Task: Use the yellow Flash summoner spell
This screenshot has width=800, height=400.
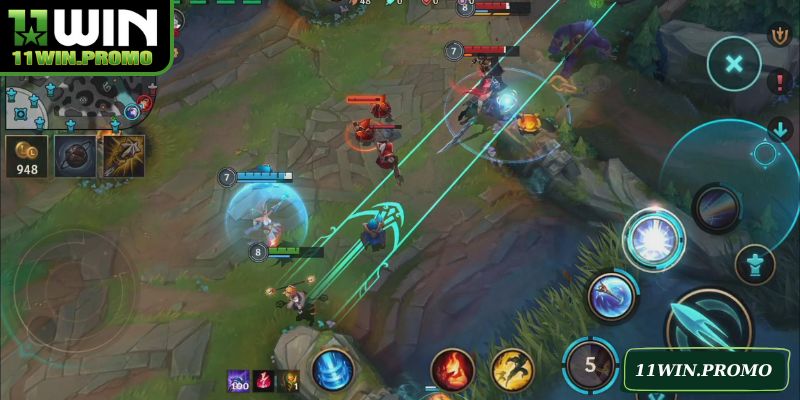Action: pos(512,369)
